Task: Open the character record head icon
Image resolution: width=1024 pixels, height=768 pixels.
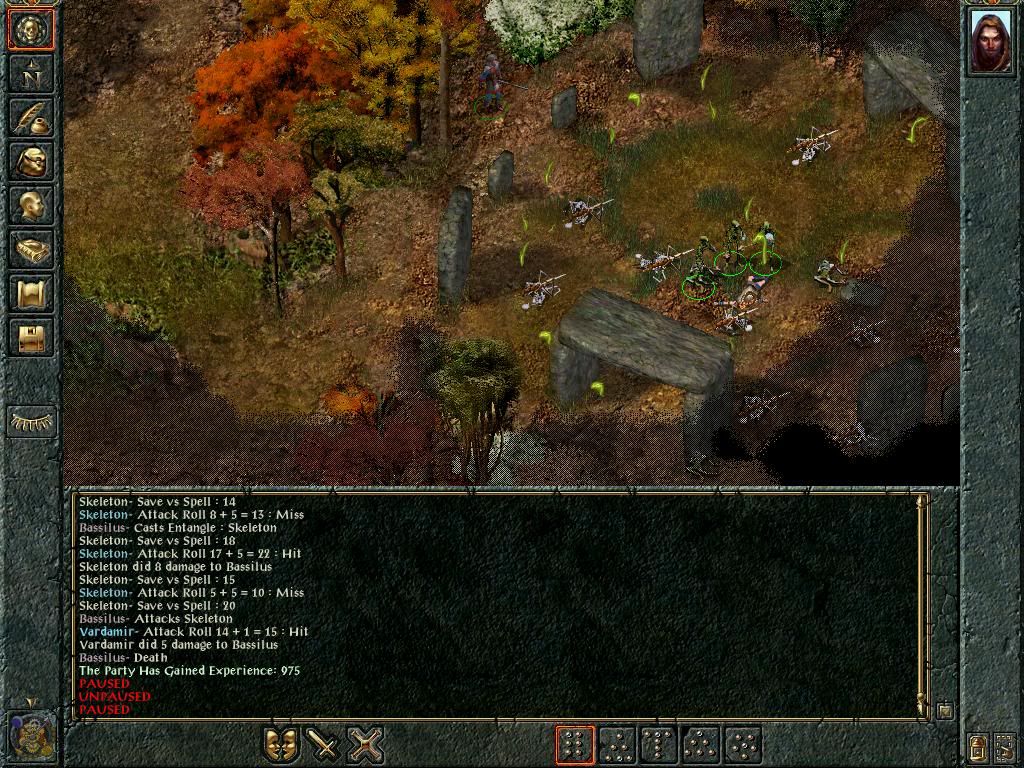Action: point(31,205)
